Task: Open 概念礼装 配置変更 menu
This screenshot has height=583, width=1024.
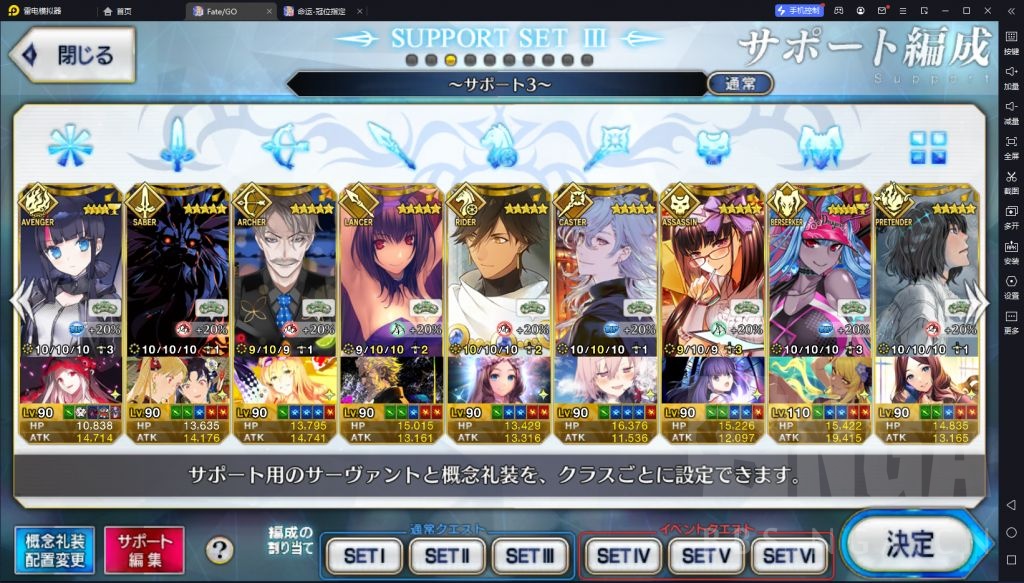Action: [x=54, y=551]
